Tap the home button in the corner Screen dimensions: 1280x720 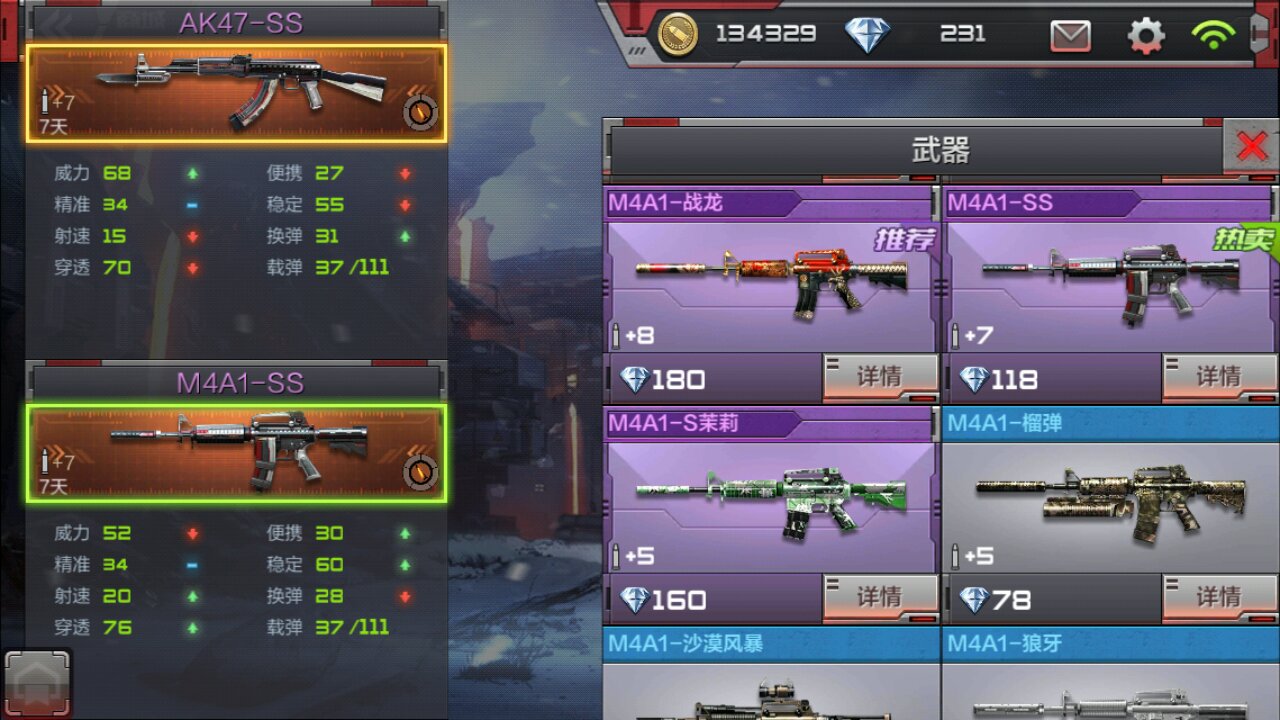pyautogui.click(x=37, y=685)
